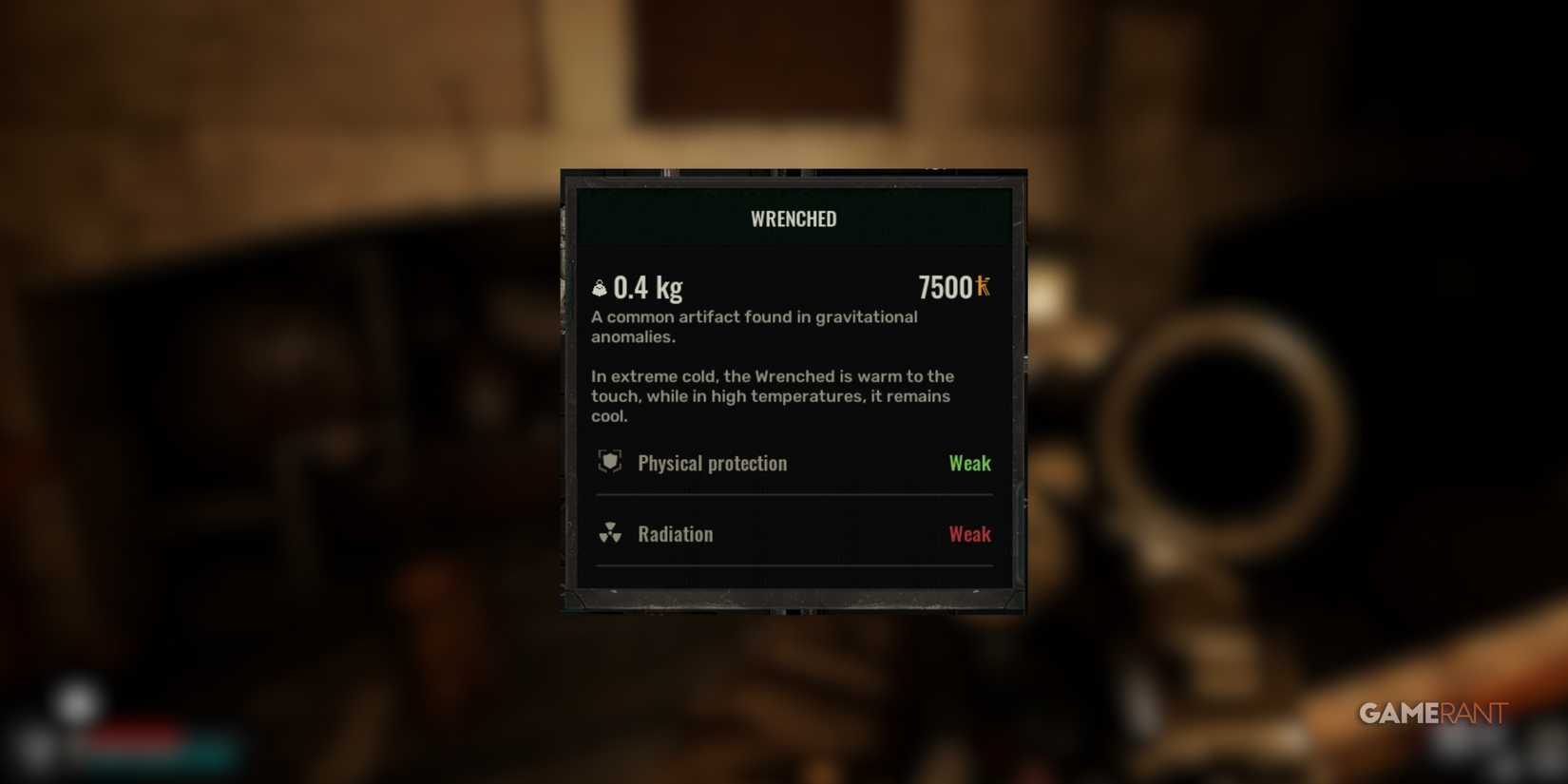The width and height of the screenshot is (1568, 784).
Task: Click the 0.4 kg weight label
Action: pos(651,286)
